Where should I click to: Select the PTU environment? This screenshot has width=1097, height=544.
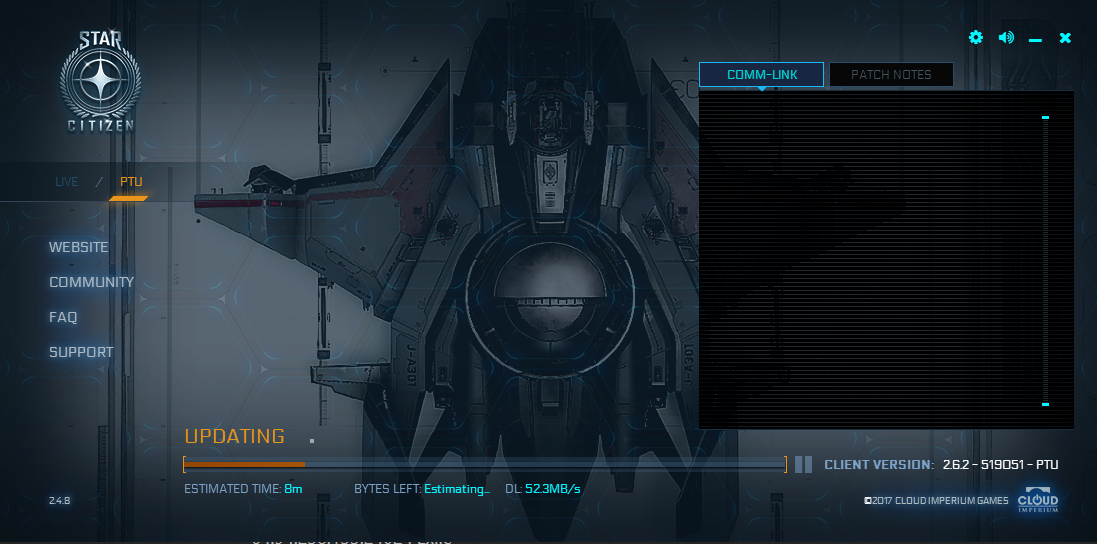(131, 182)
